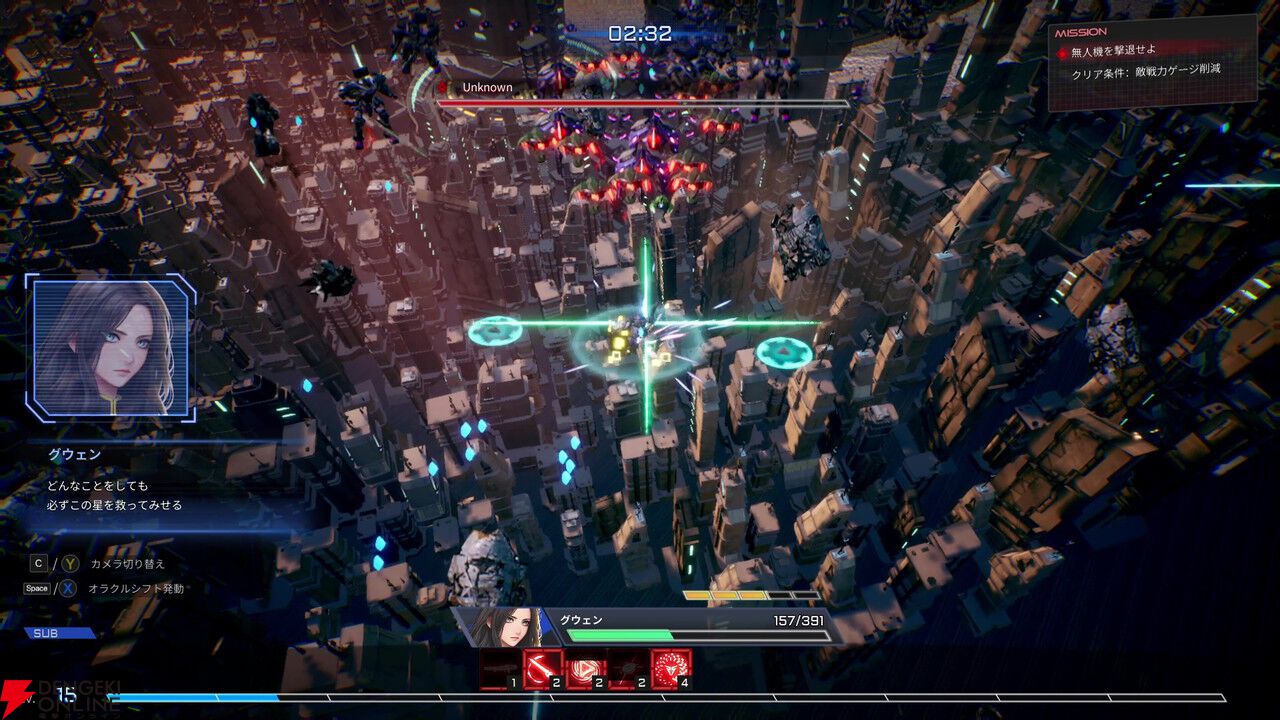Click Gwen's dialogue portrait frame
Viewport: 1280px width, 720px height.
click(110, 346)
